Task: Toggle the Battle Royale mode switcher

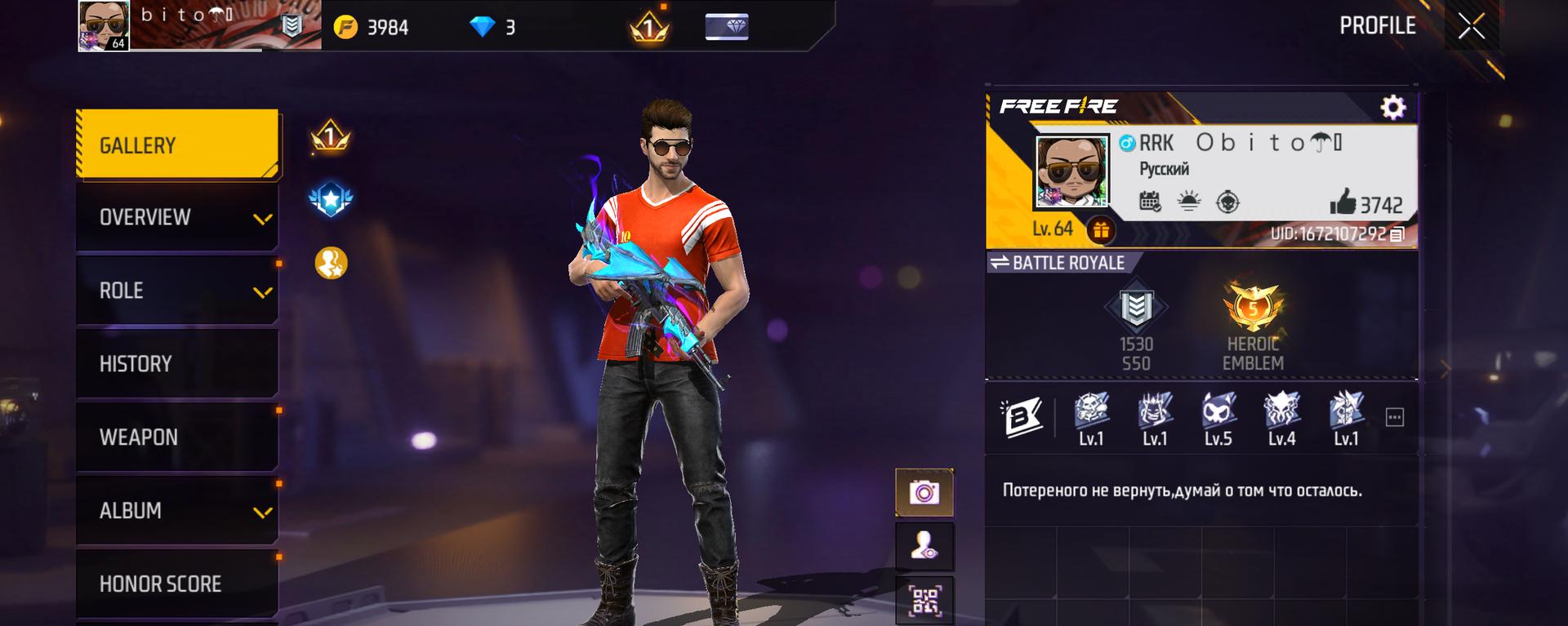Action: click(x=1058, y=263)
